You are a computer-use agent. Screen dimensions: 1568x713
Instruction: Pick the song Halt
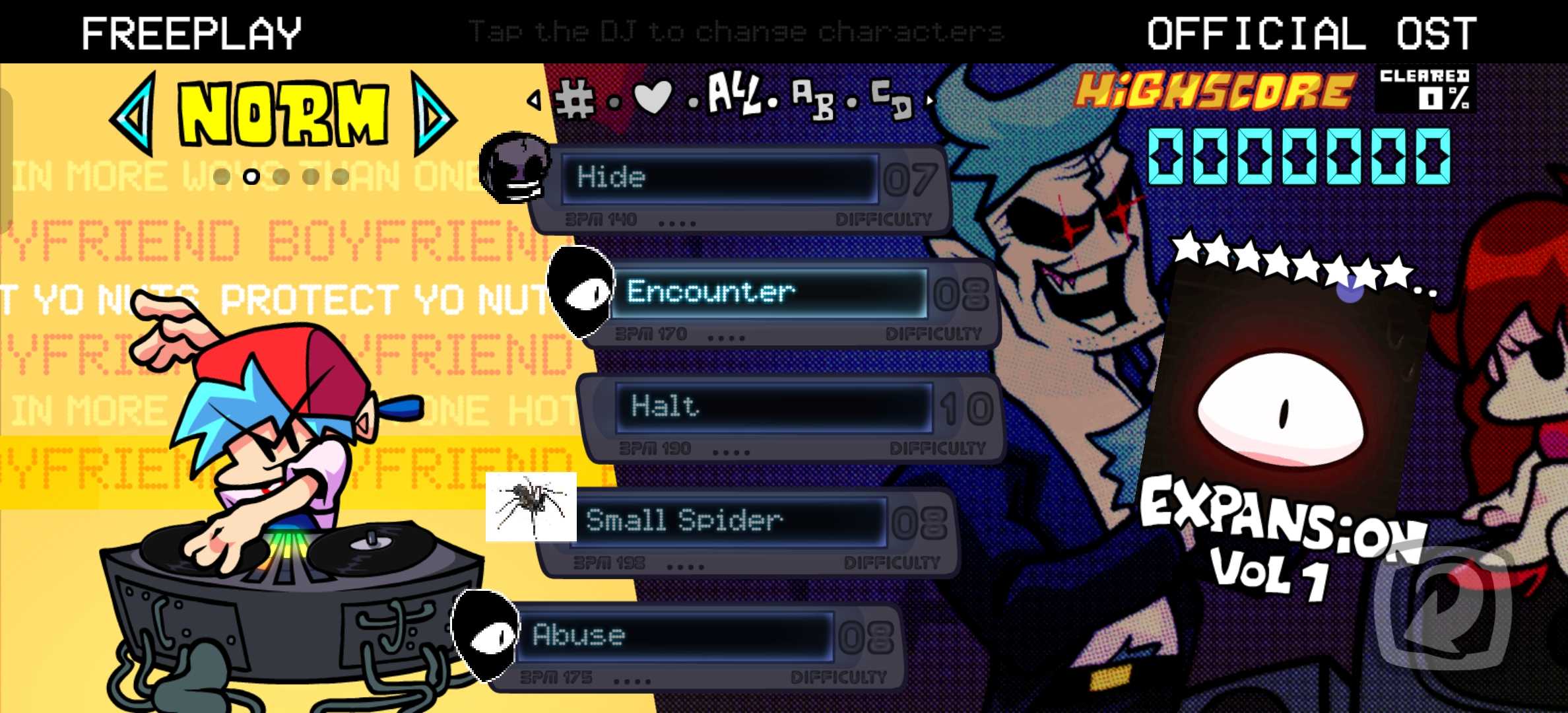point(772,407)
